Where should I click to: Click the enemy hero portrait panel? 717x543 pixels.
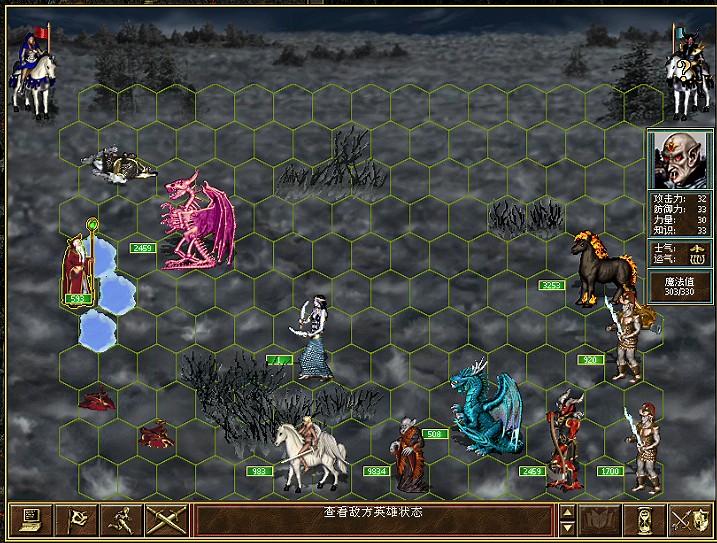pyautogui.click(x=680, y=160)
